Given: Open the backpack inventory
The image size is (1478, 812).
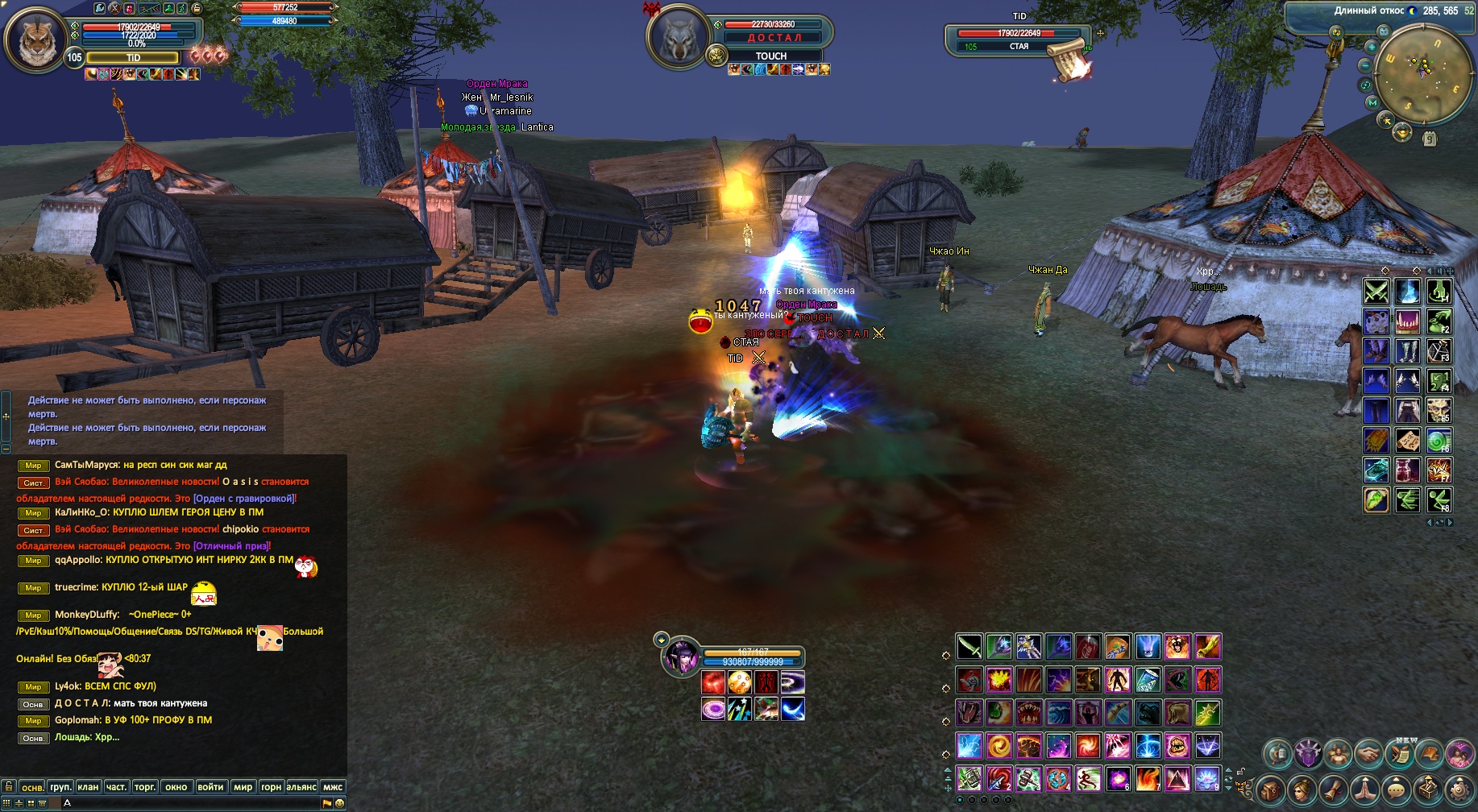Looking at the screenshot, I should coord(1270,790).
